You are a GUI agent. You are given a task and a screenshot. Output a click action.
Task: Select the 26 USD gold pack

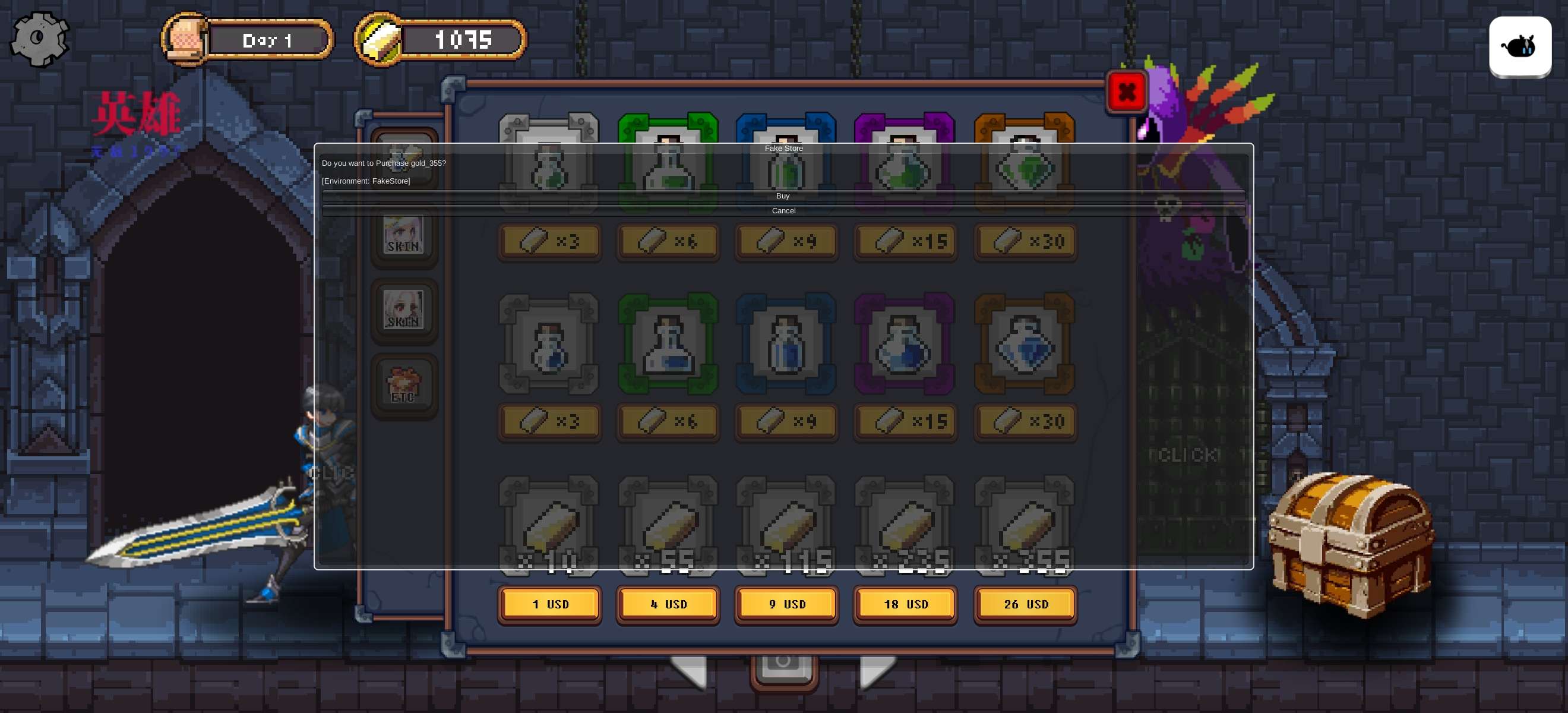tap(1025, 604)
